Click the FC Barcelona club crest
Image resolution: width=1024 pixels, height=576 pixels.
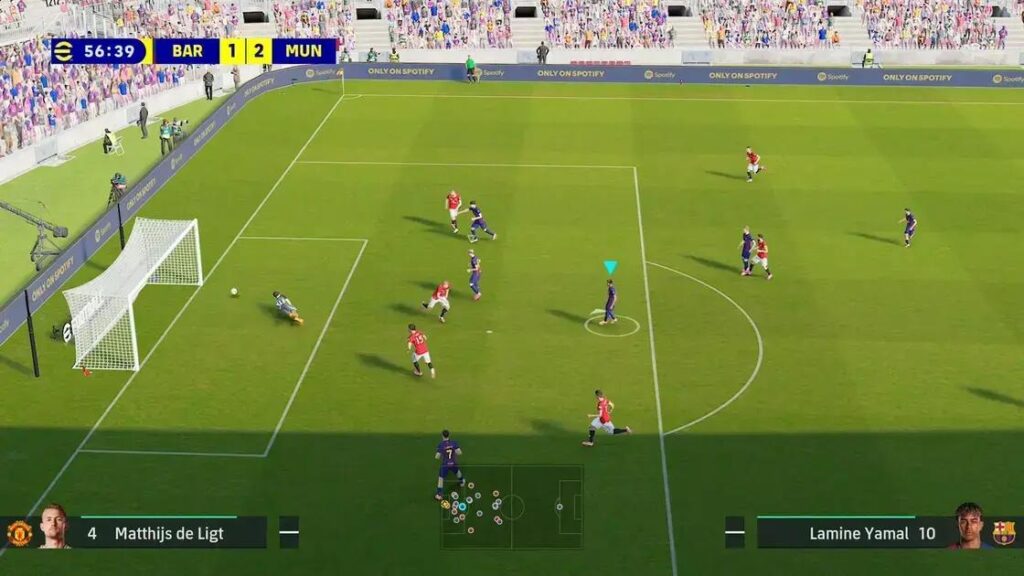[1004, 532]
